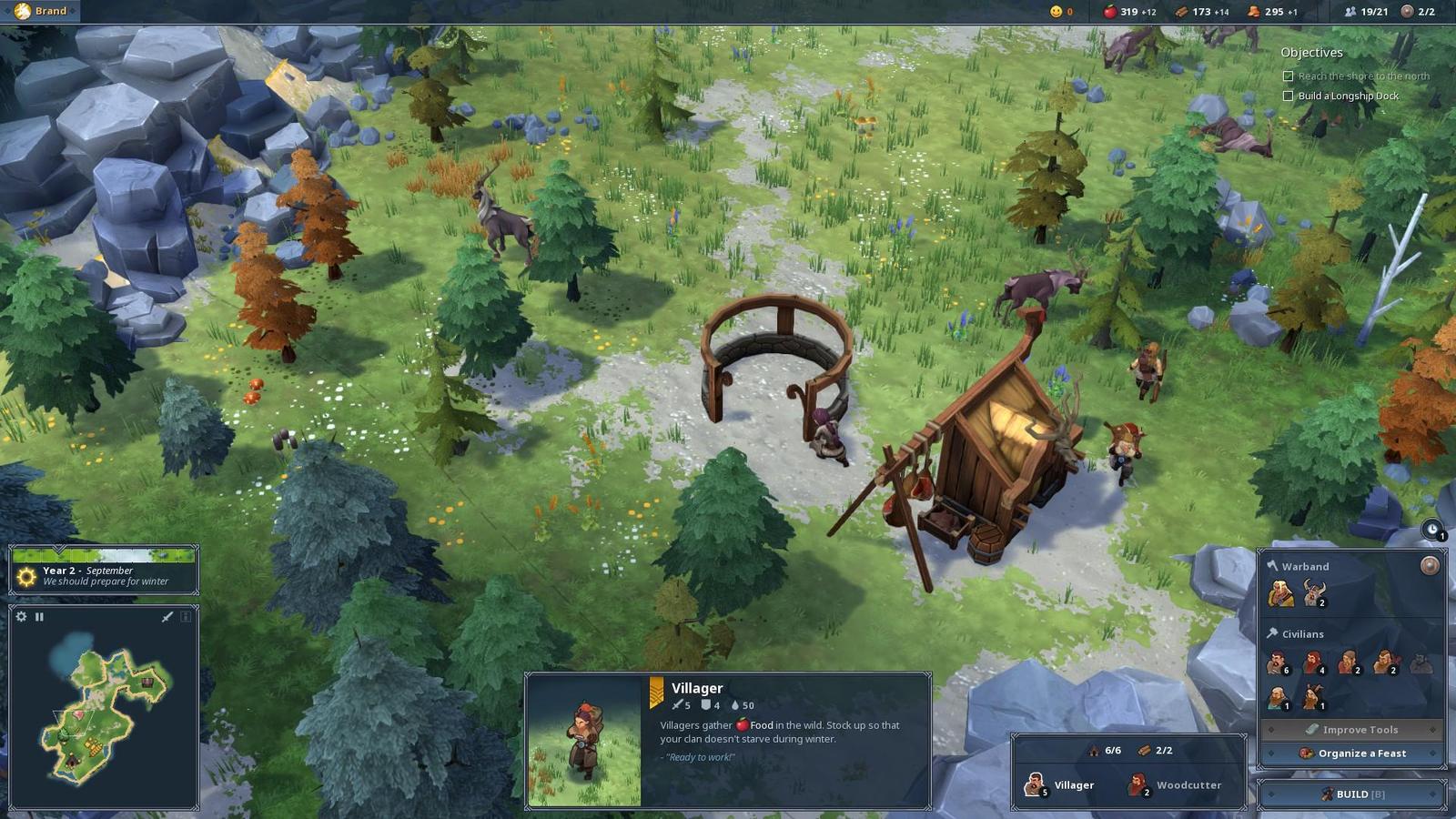Select the Villager group in the unit panel
The width and height of the screenshot is (1456, 819).
(x=1062, y=784)
